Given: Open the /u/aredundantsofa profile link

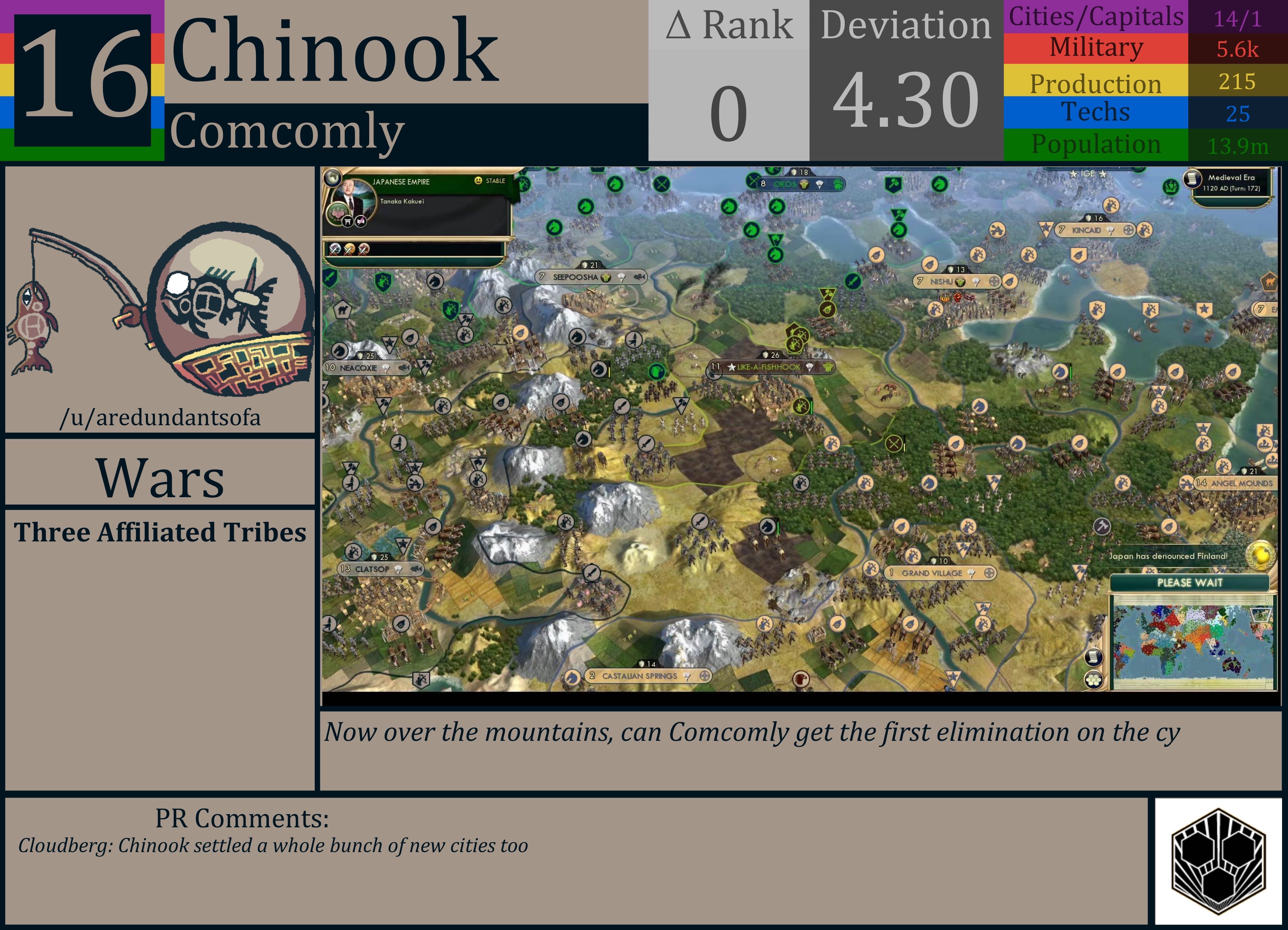Looking at the screenshot, I should [x=161, y=418].
